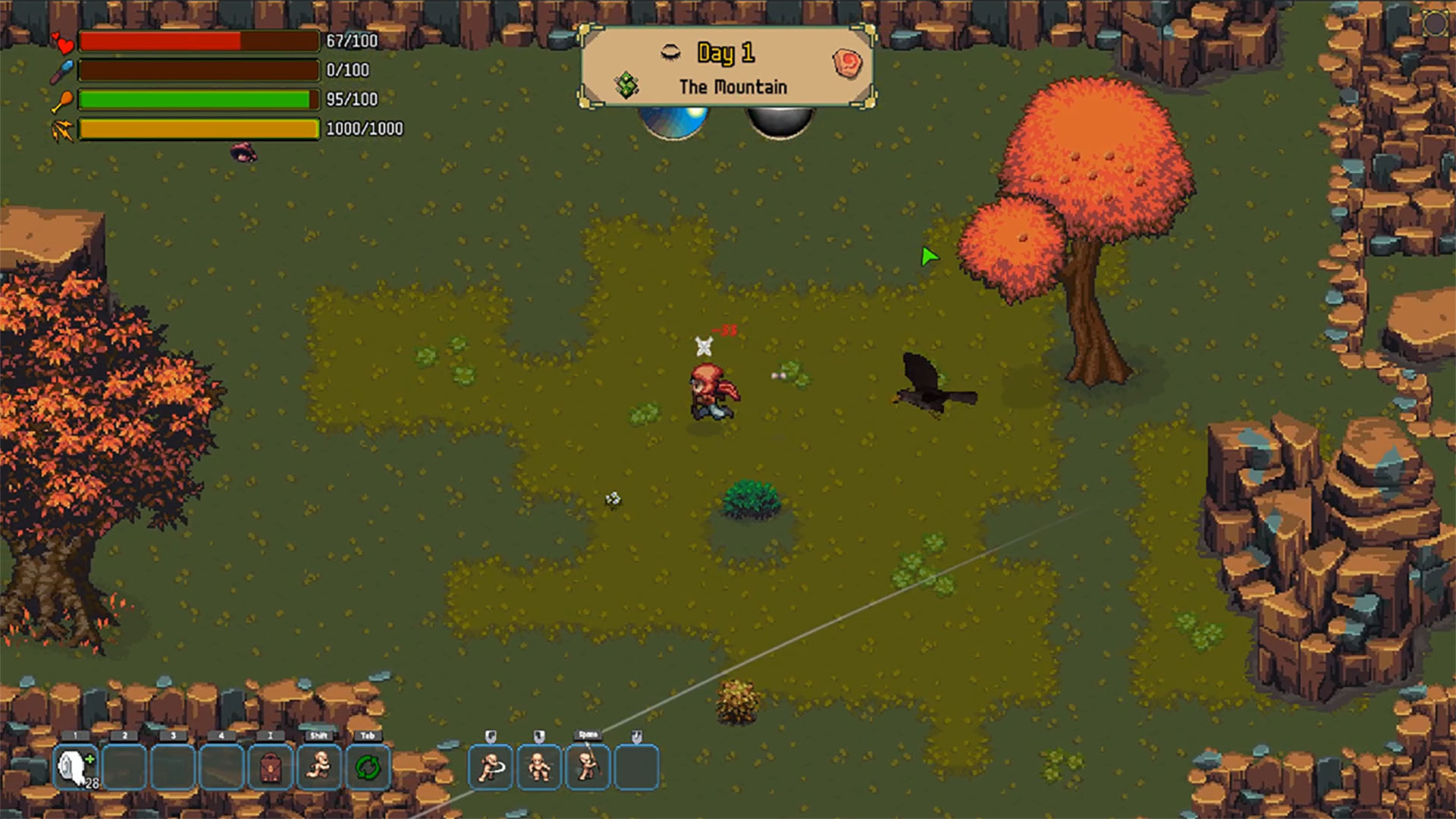Screen dimensions: 1456x819
Task: Click the green circular arrows swap icon
Action: pos(368,767)
